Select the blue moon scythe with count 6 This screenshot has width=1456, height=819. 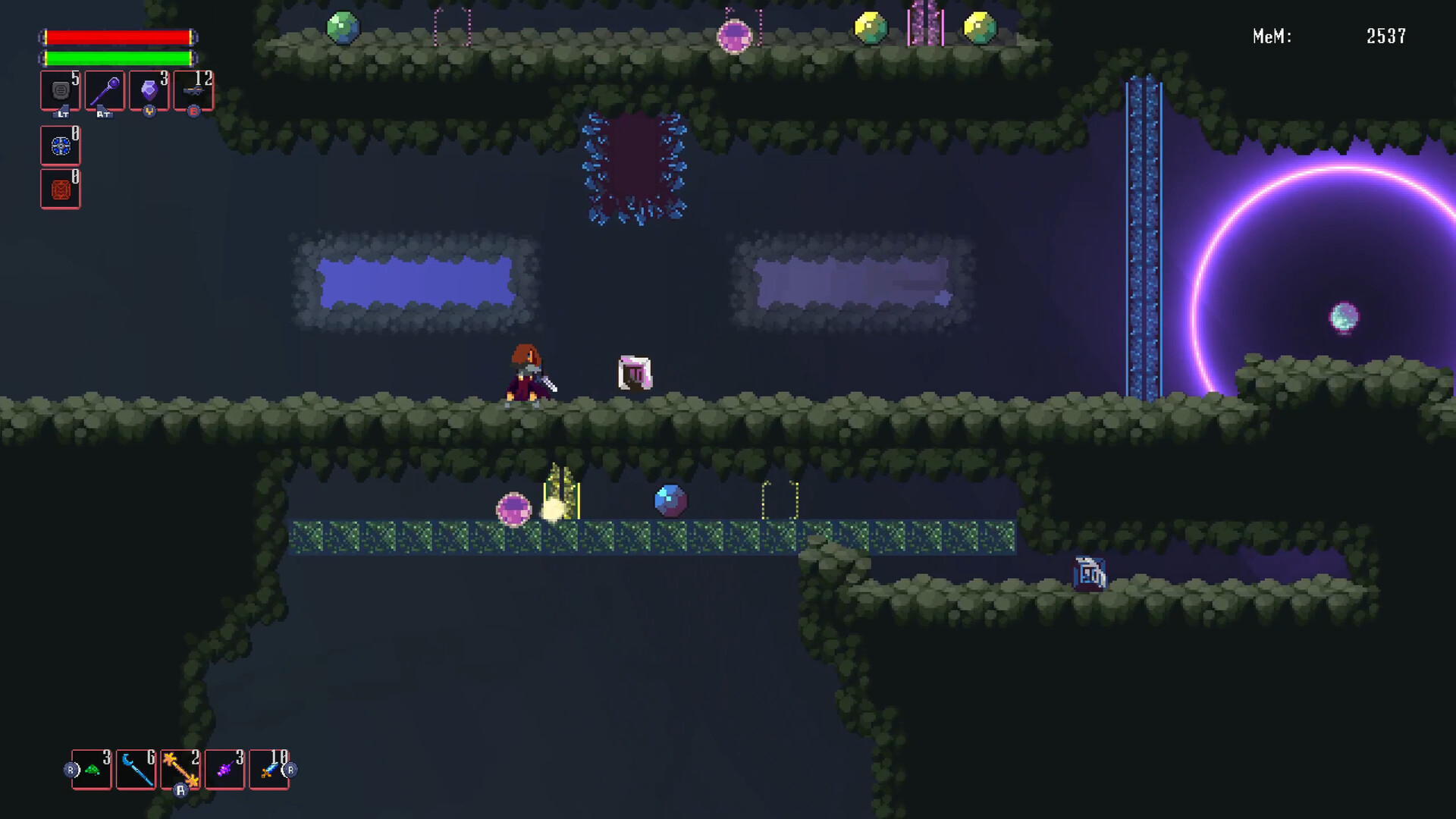click(136, 769)
